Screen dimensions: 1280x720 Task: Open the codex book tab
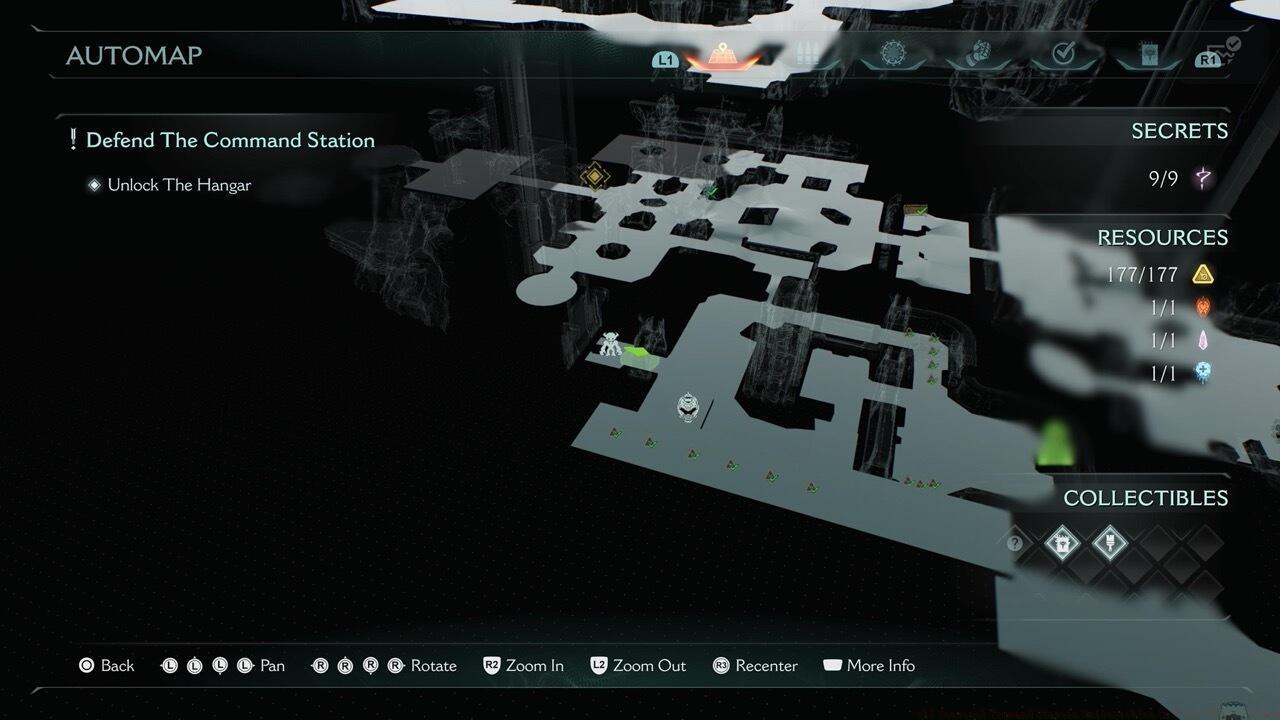[1148, 56]
